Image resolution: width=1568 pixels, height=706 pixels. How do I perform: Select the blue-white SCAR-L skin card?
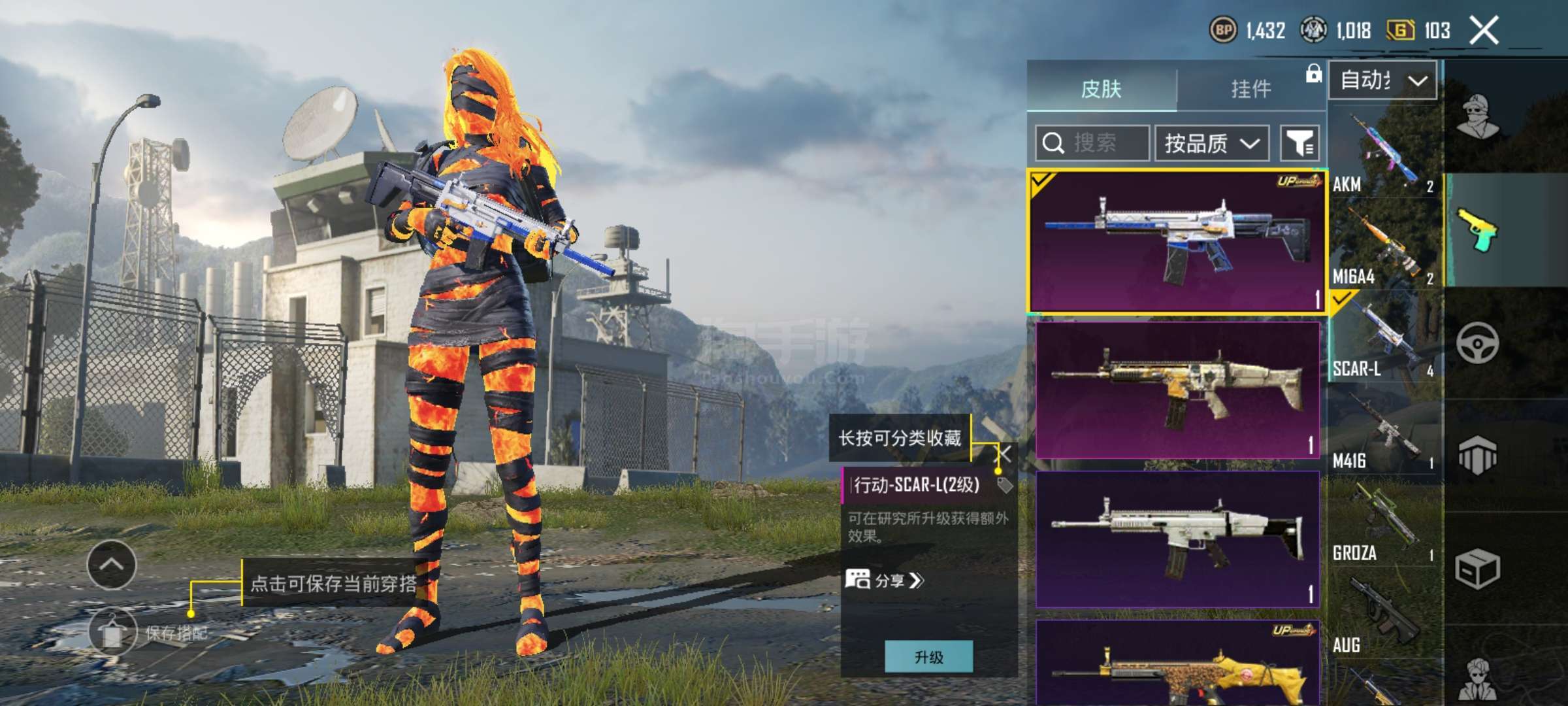tap(1177, 242)
